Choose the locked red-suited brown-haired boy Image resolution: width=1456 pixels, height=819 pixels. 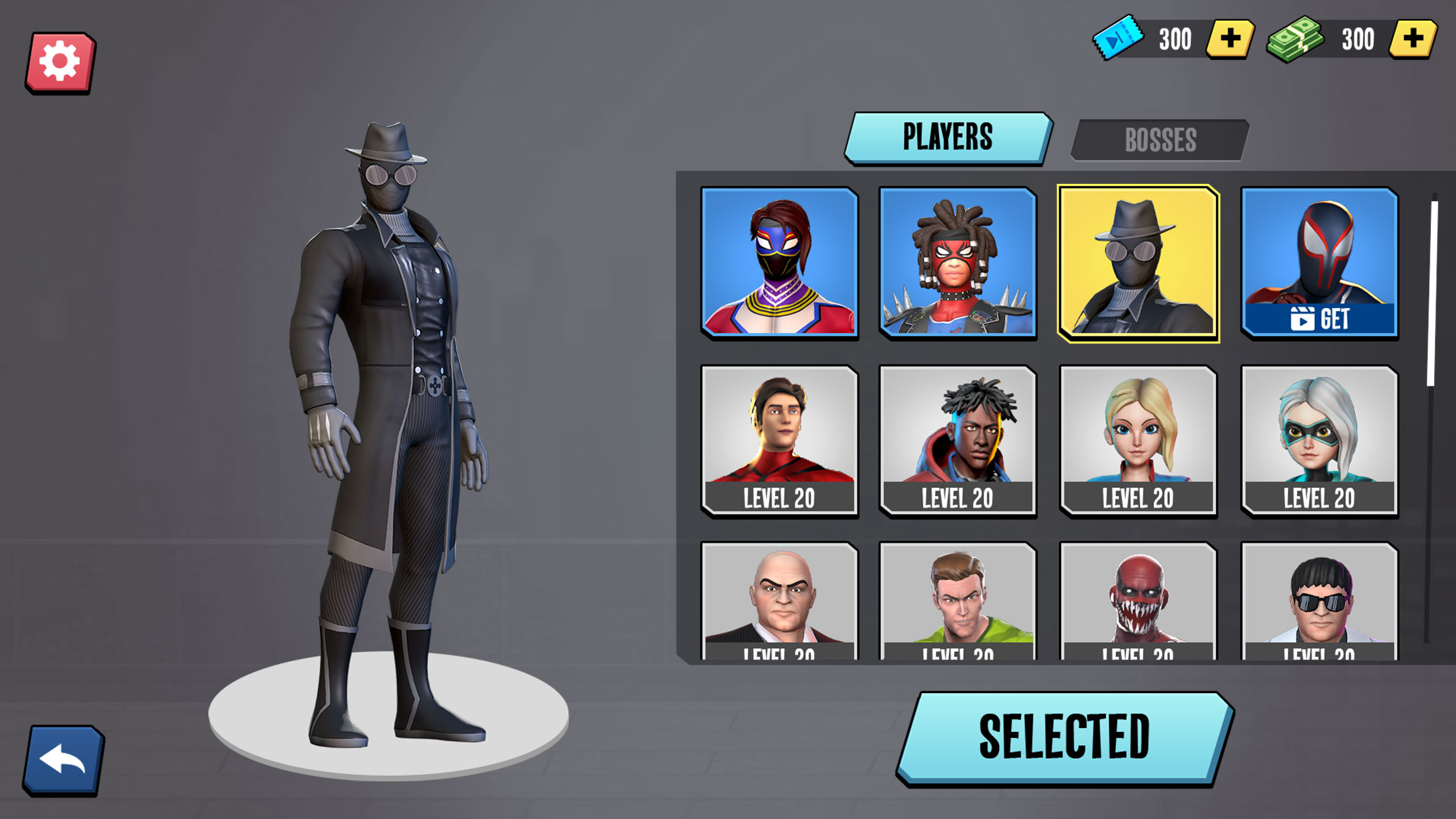pyautogui.click(x=779, y=440)
